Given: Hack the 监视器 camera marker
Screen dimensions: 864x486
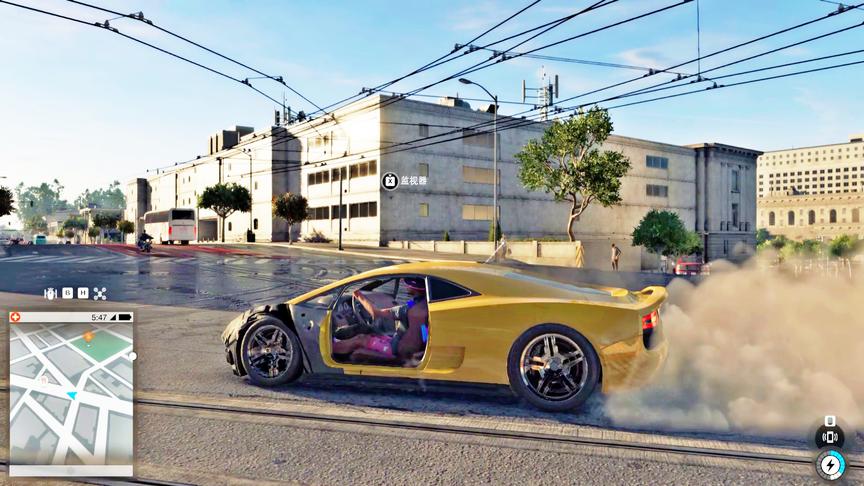Looking at the screenshot, I should (x=390, y=181).
